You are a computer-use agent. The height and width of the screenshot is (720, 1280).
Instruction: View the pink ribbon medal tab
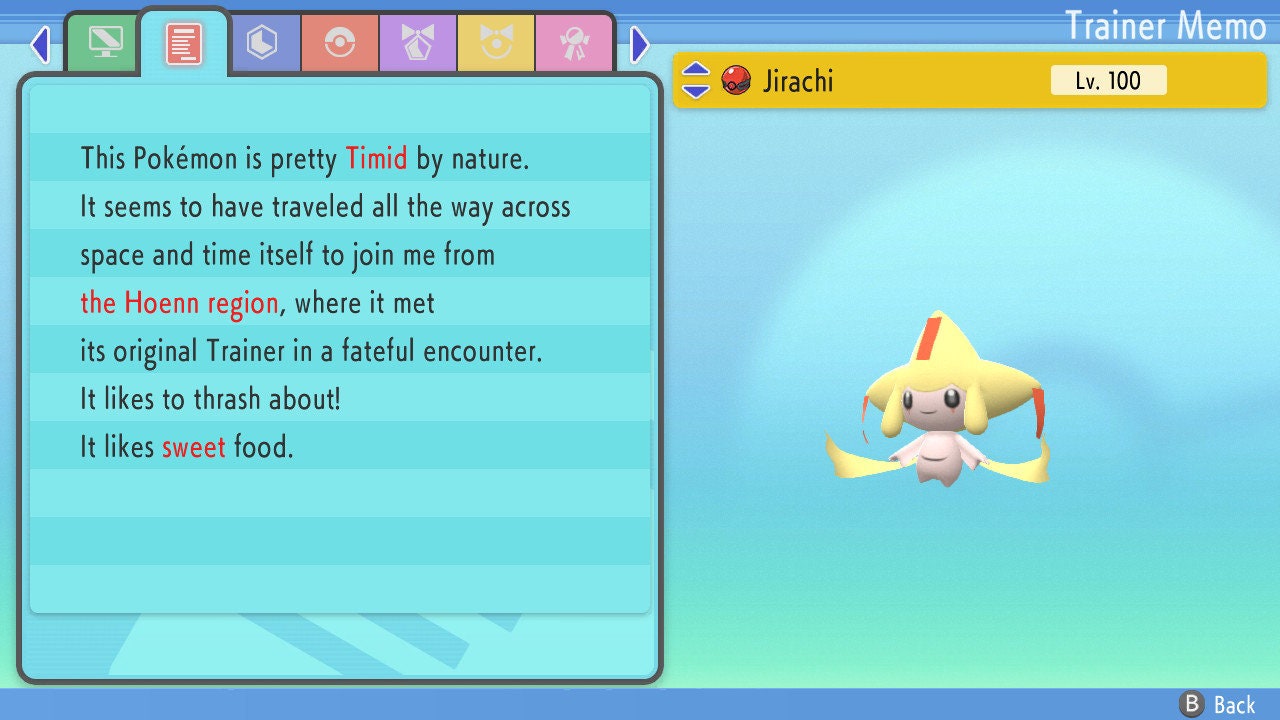[574, 43]
